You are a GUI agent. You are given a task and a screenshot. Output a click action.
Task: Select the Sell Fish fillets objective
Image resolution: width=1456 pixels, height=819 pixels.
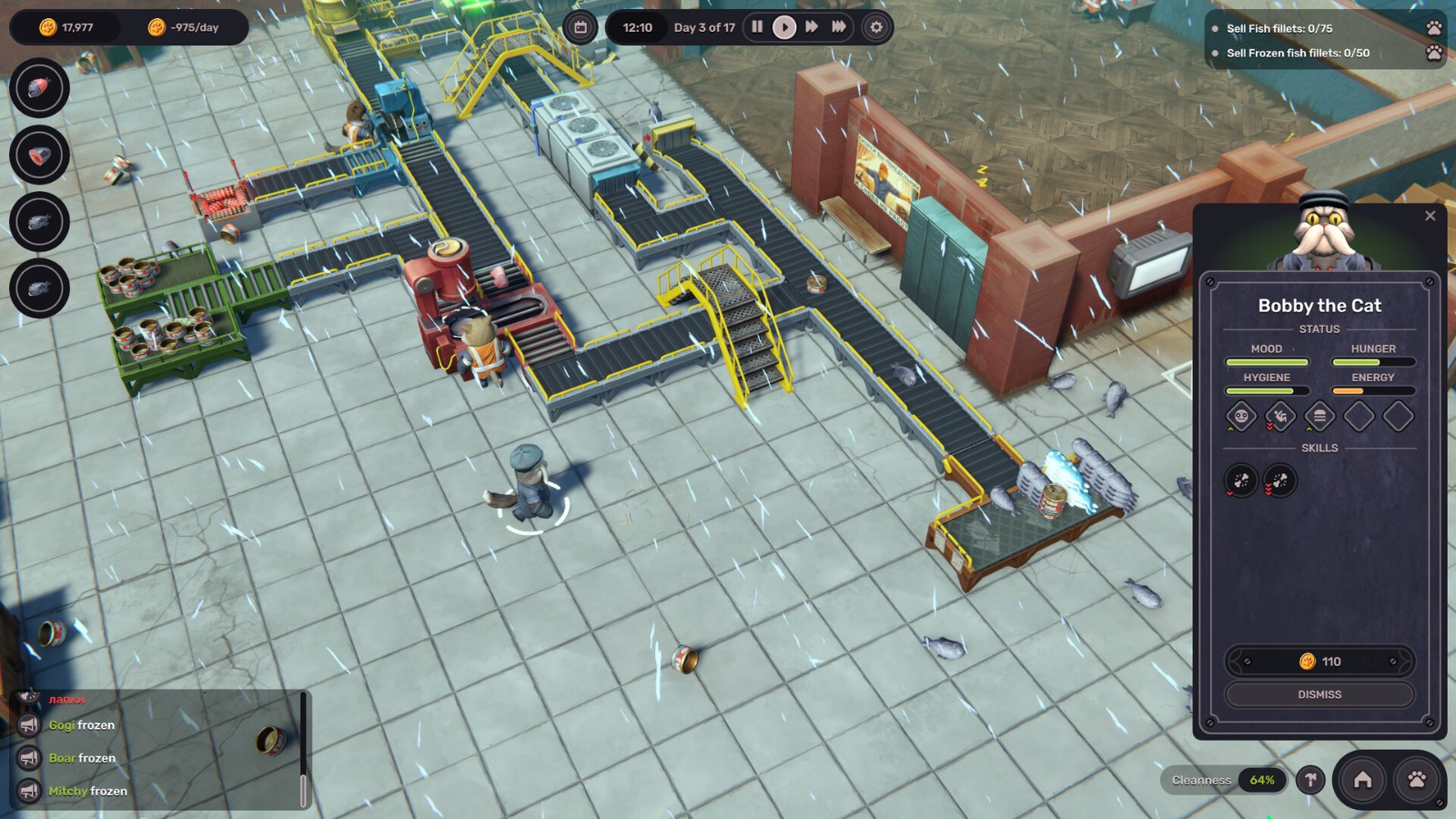[x=1279, y=28]
